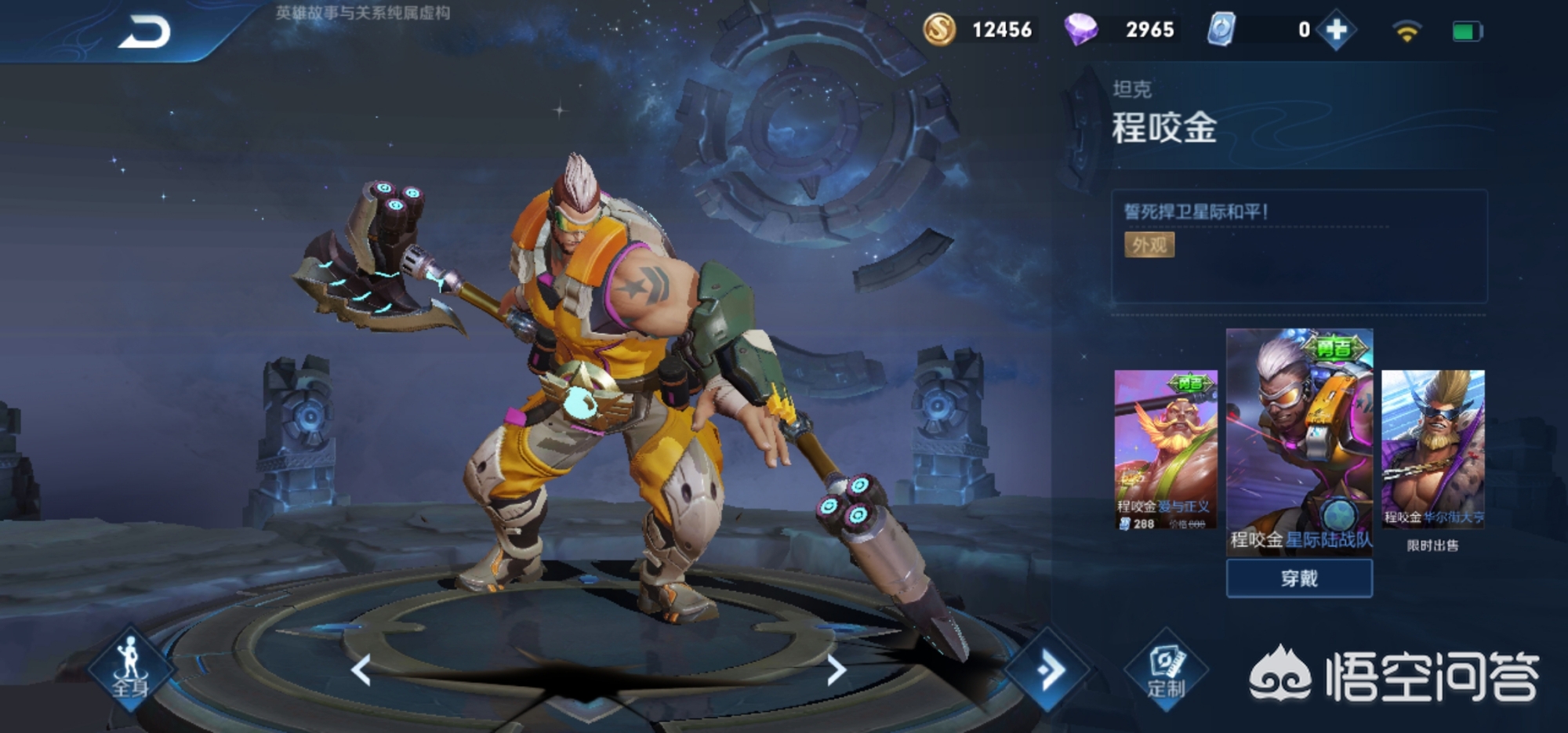Click the gold coin currency icon
1568x733 pixels.
pyautogui.click(x=939, y=30)
